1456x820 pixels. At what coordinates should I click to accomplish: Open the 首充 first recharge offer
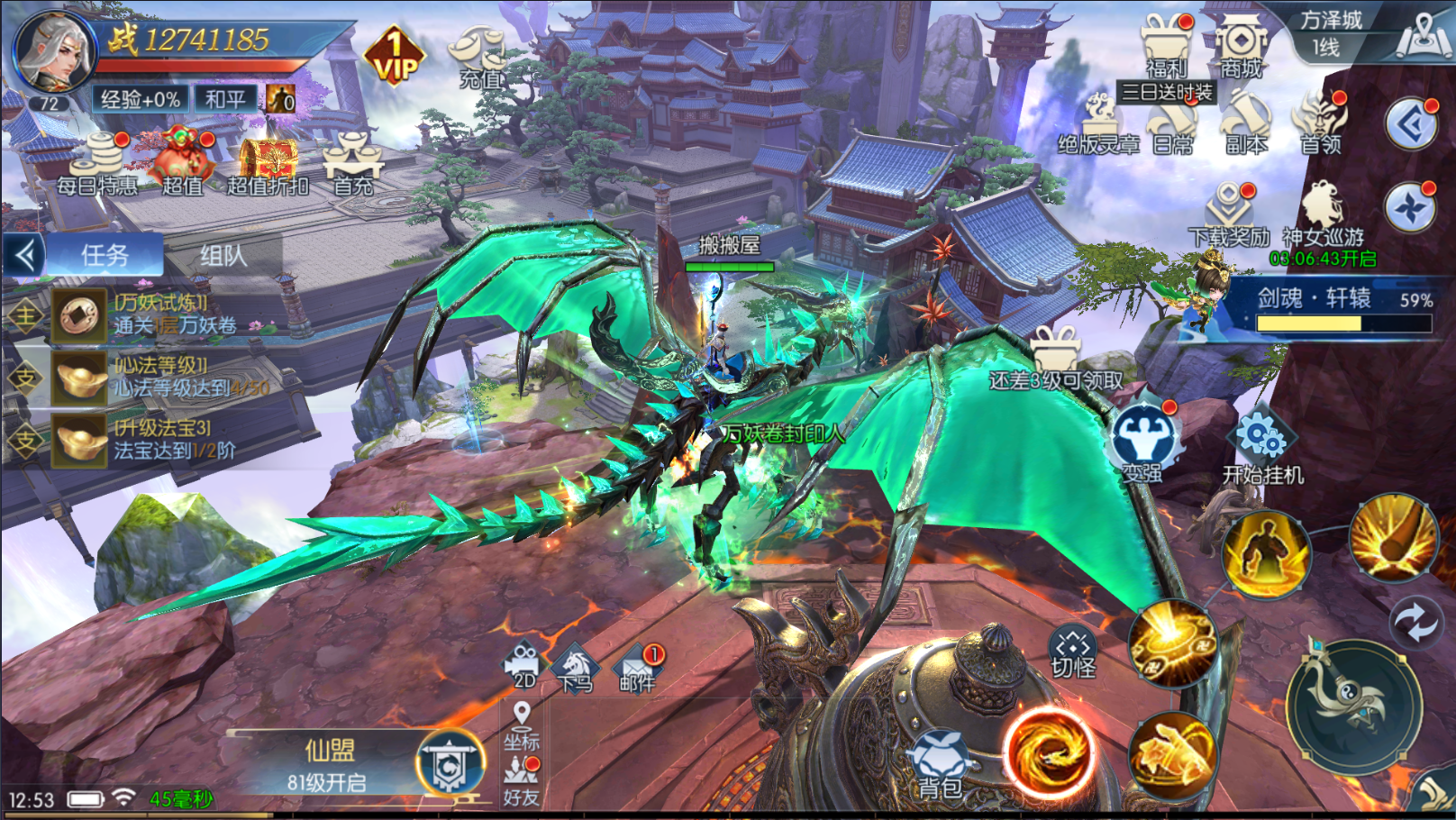coord(353,164)
